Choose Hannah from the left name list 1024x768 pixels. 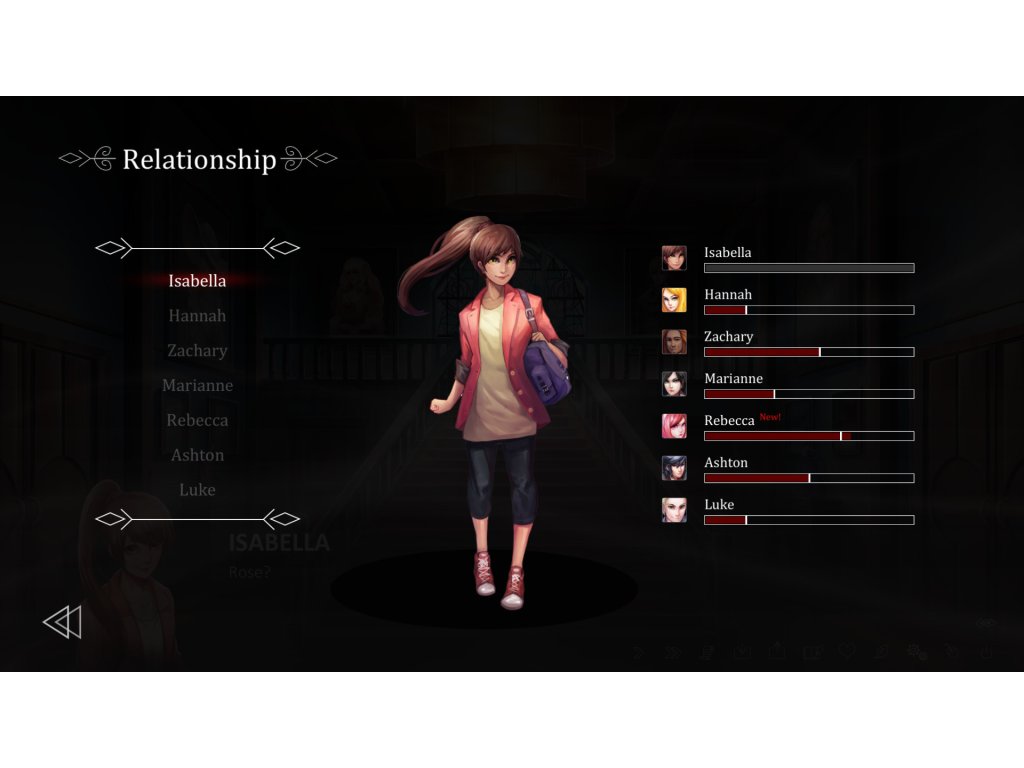pyautogui.click(x=197, y=316)
